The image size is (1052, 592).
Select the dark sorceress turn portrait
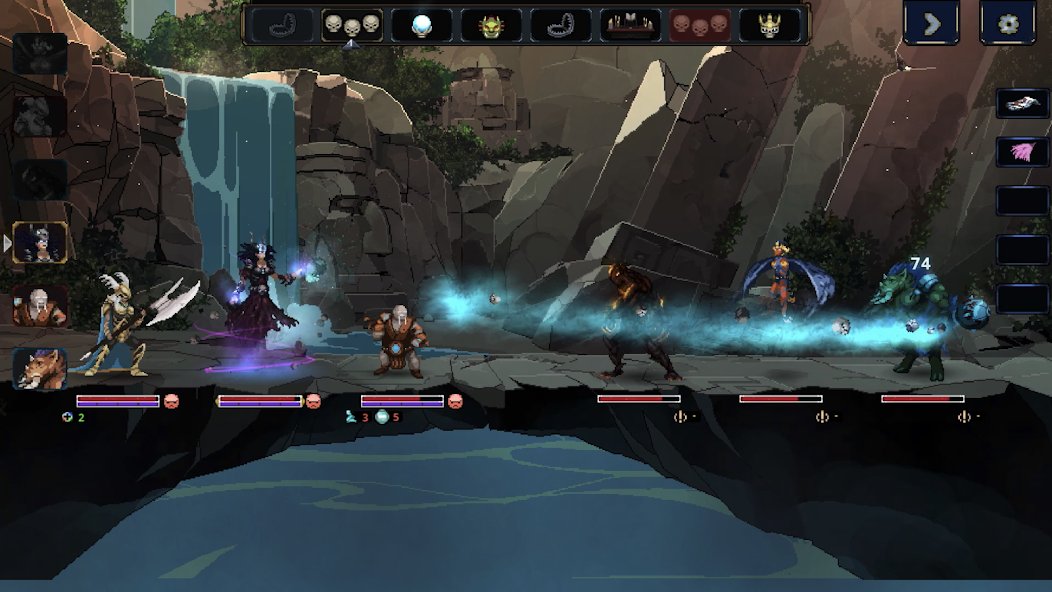tap(41, 243)
